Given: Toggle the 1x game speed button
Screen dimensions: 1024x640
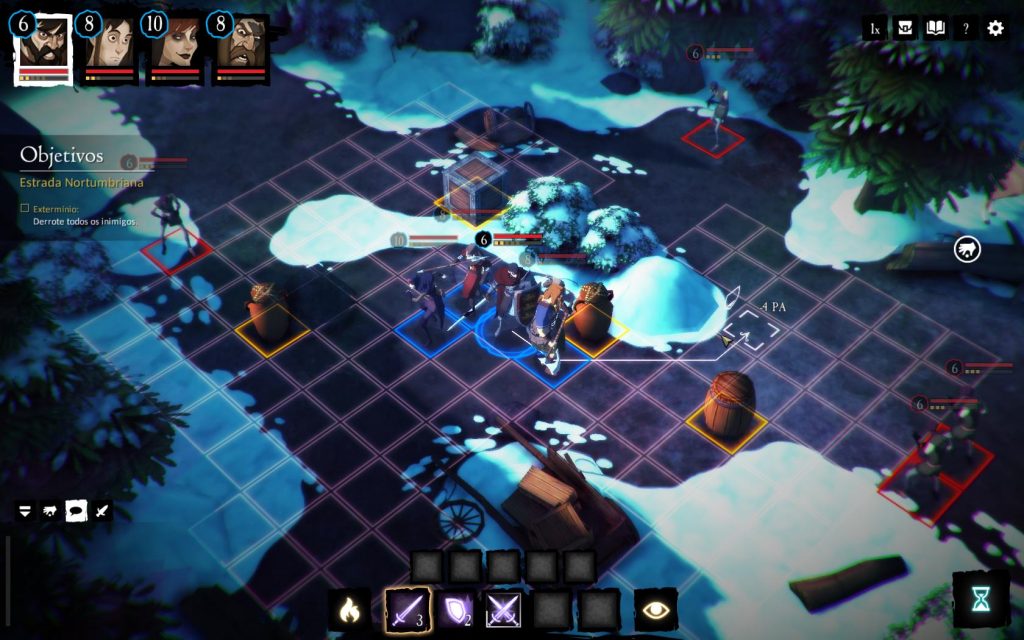Looking at the screenshot, I should [875, 29].
